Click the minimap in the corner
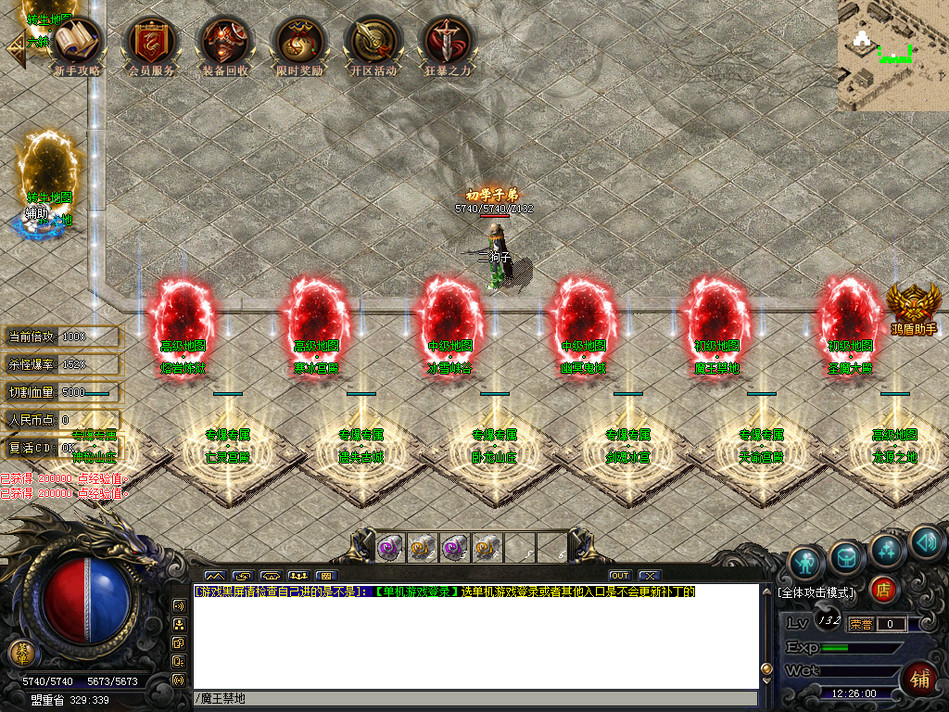 point(893,54)
